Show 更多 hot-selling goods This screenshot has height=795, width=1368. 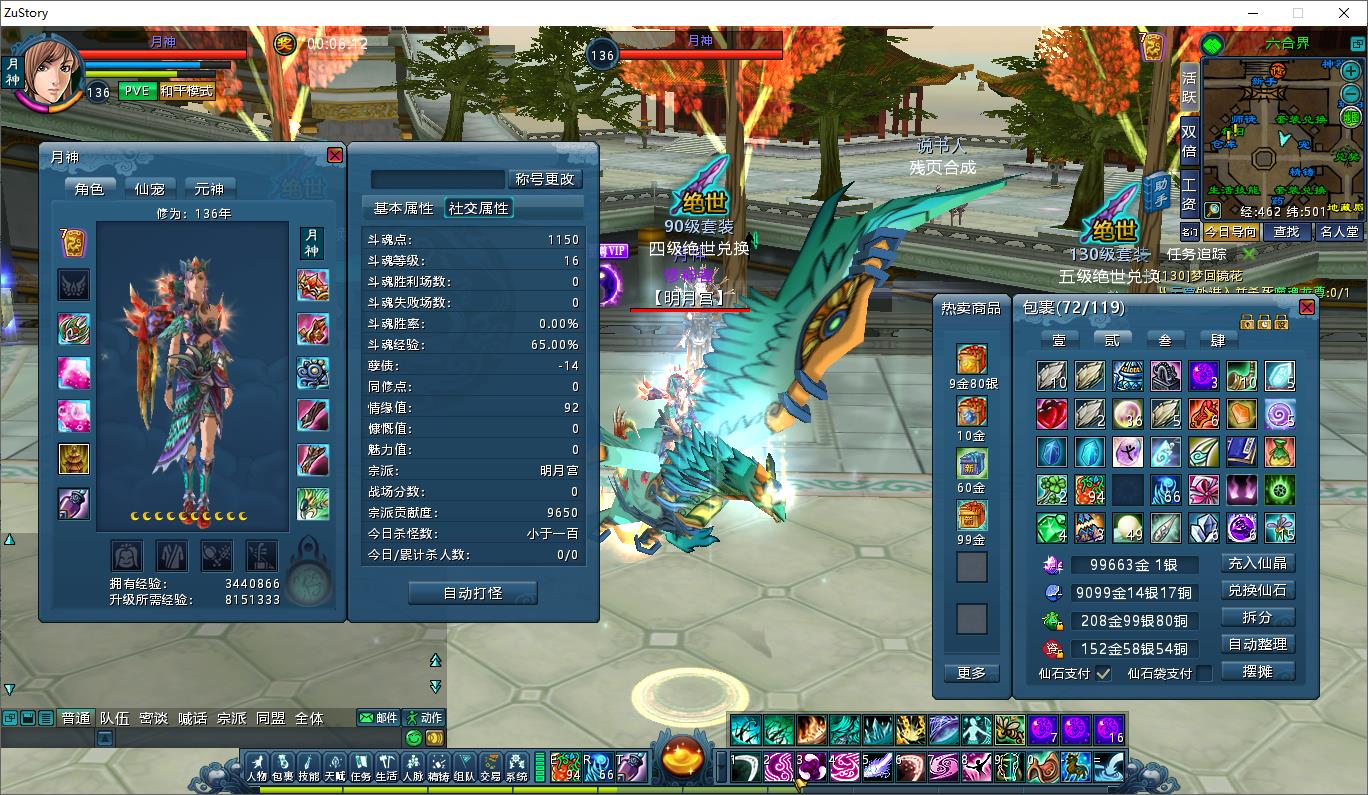click(971, 673)
